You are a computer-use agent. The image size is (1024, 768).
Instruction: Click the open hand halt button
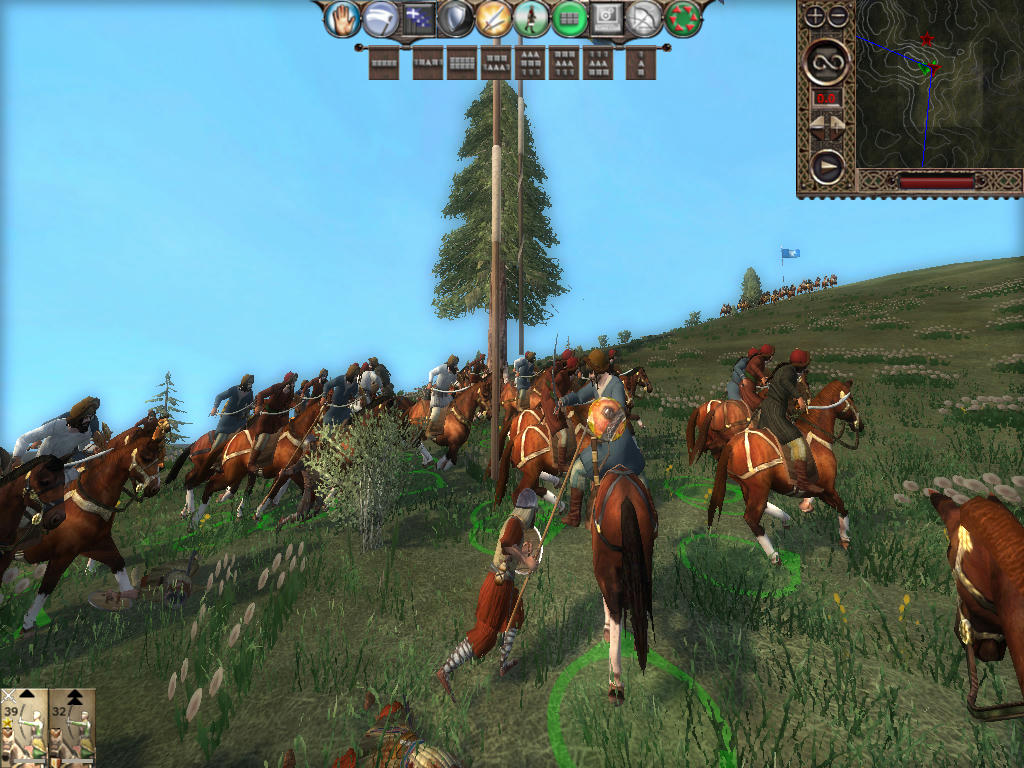pyautogui.click(x=344, y=18)
